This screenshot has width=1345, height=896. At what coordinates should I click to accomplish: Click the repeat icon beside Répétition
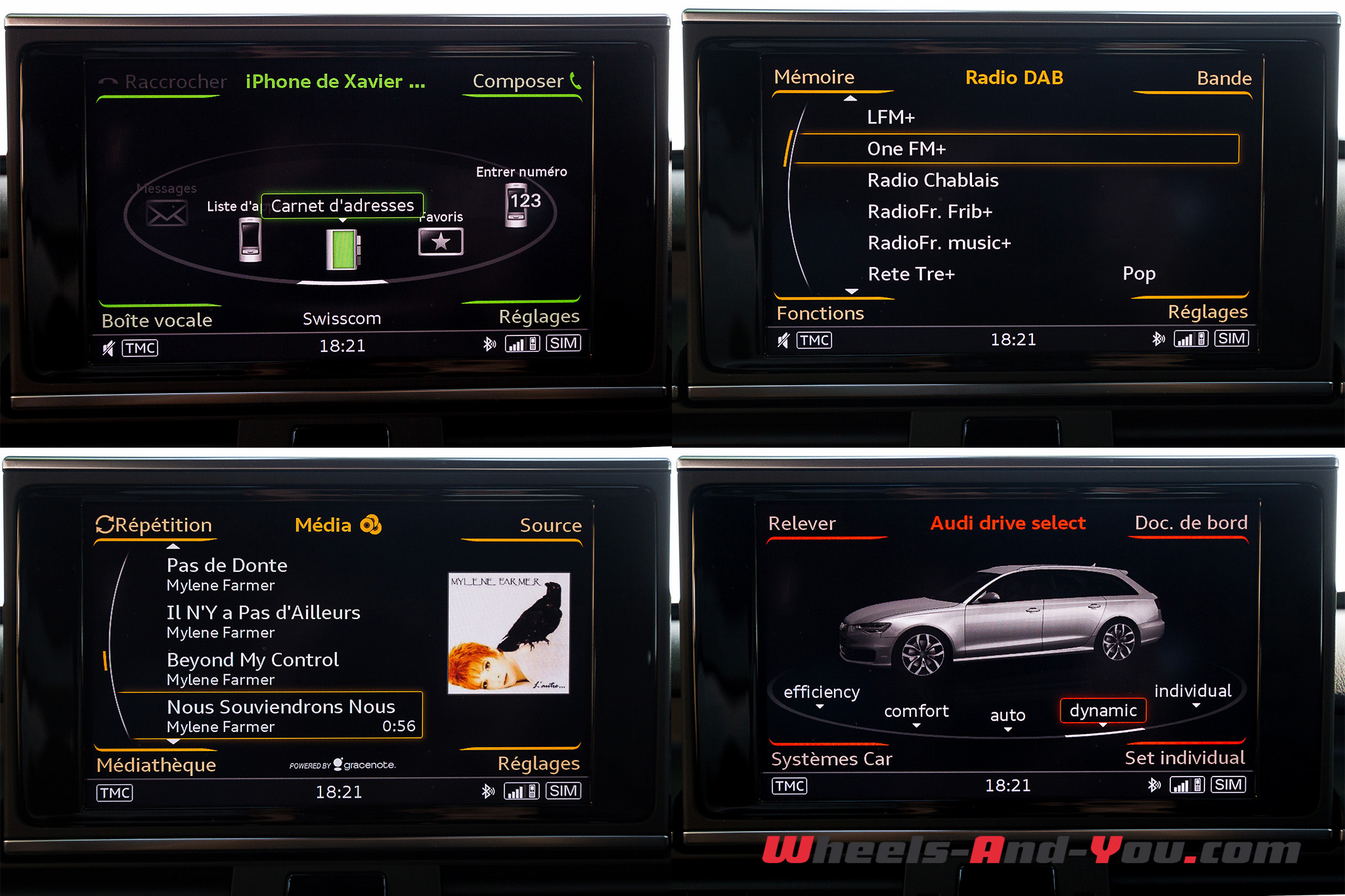coord(105,524)
